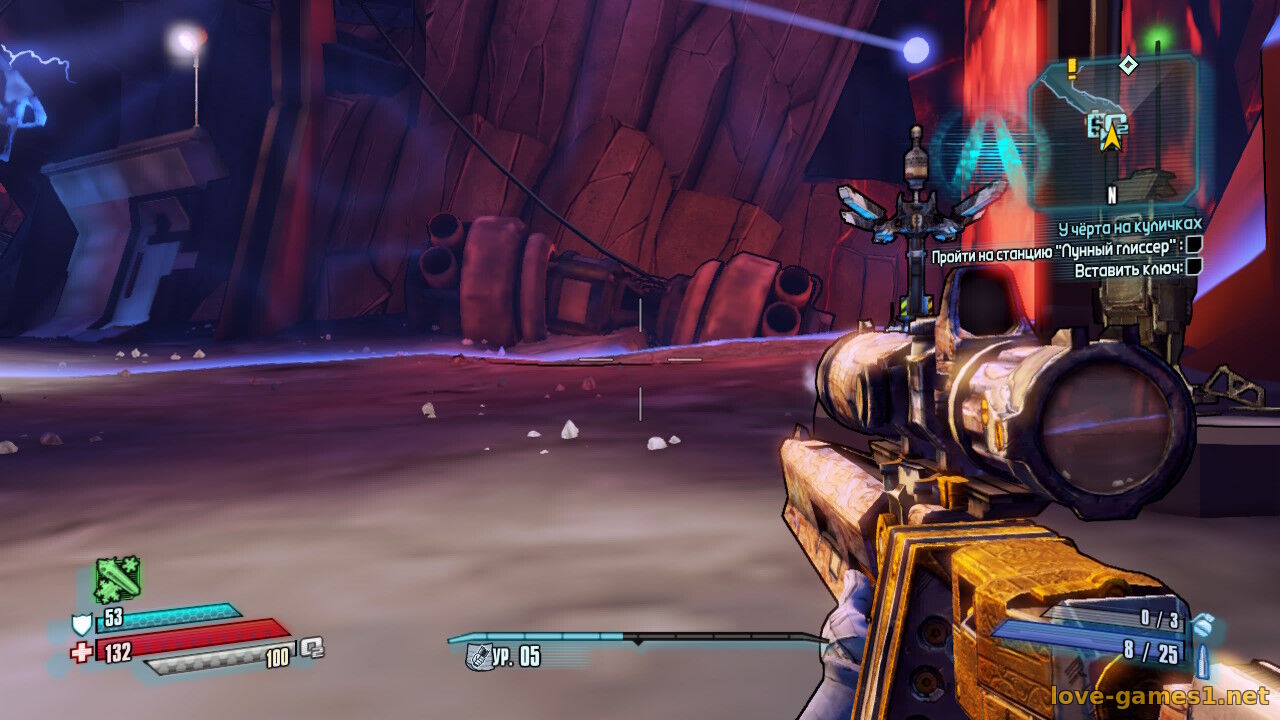
Task: Tick the "Вставить ключ" objective checkbox
Action: pos(1193,268)
